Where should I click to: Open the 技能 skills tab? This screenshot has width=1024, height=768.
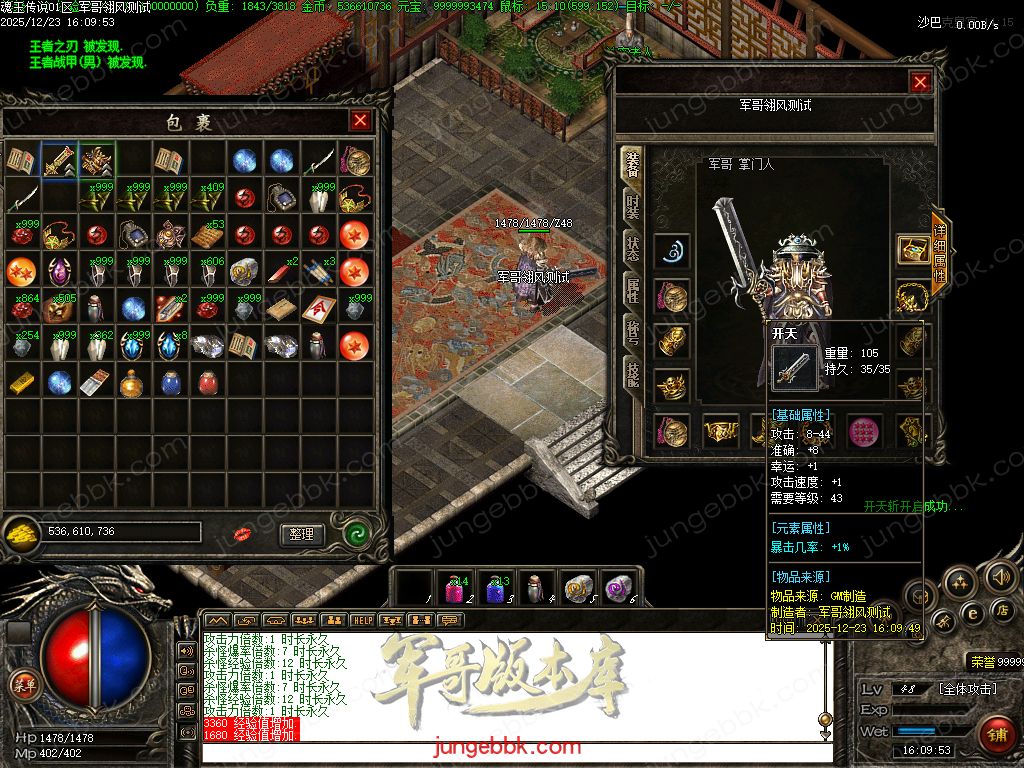point(632,374)
